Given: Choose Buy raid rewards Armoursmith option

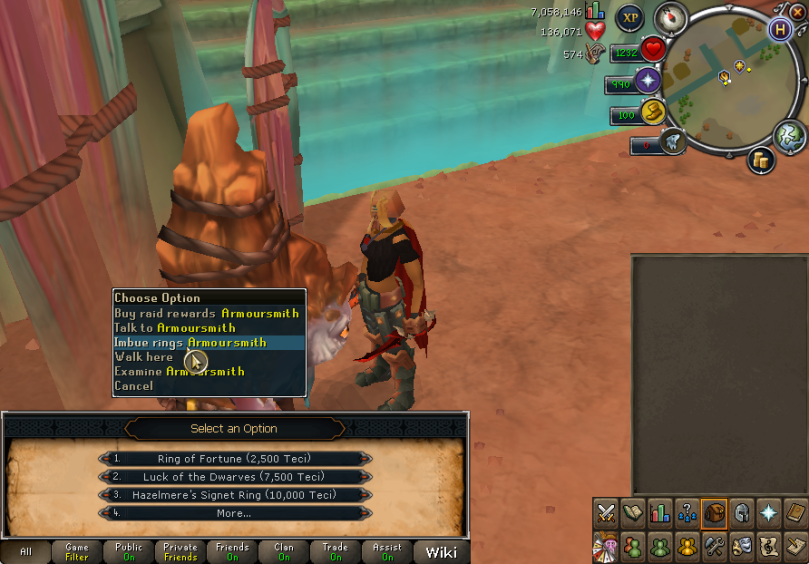Looking at the screenshot, I should [206, 313].
